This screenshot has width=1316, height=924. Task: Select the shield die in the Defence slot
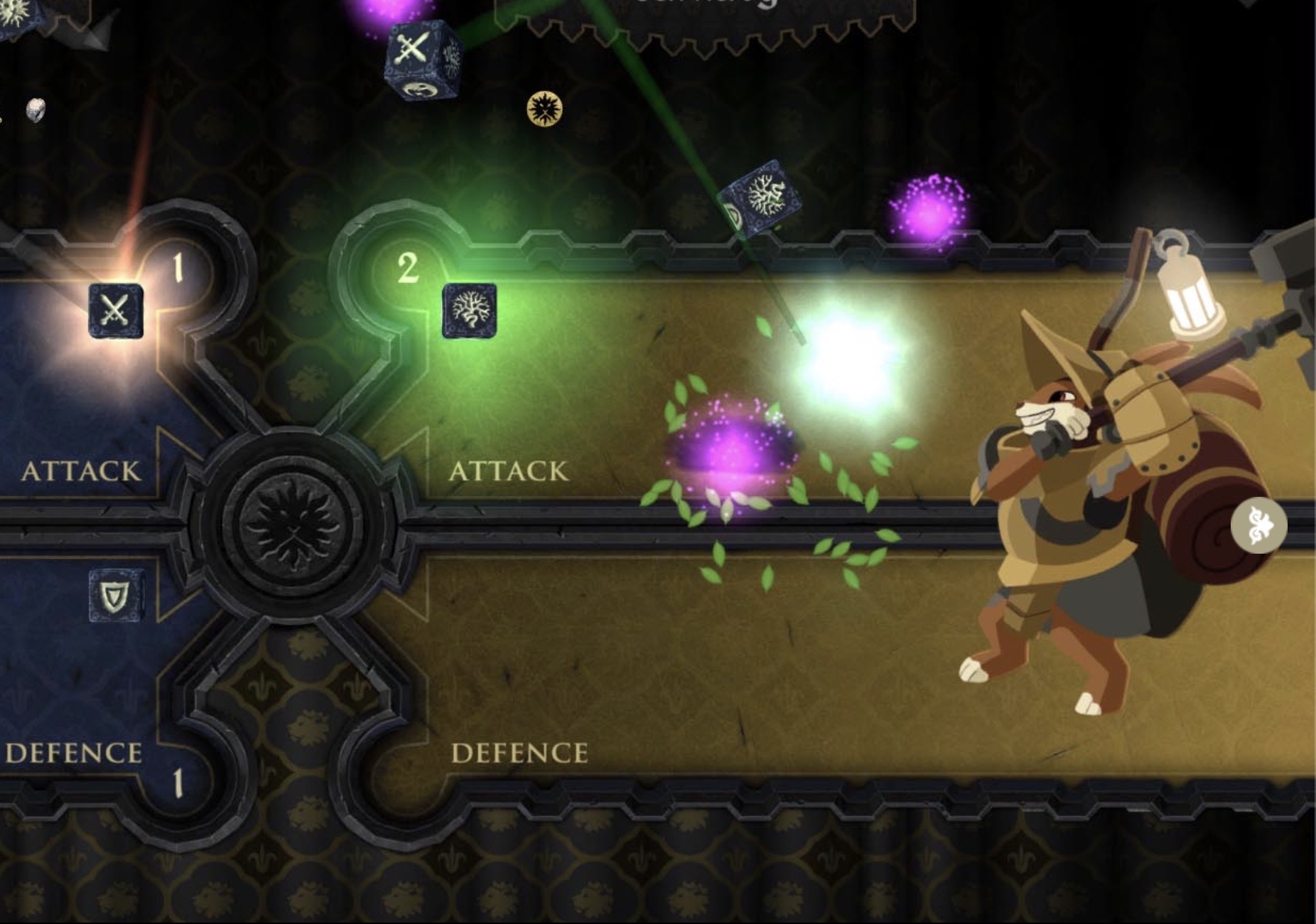(114, 593)
